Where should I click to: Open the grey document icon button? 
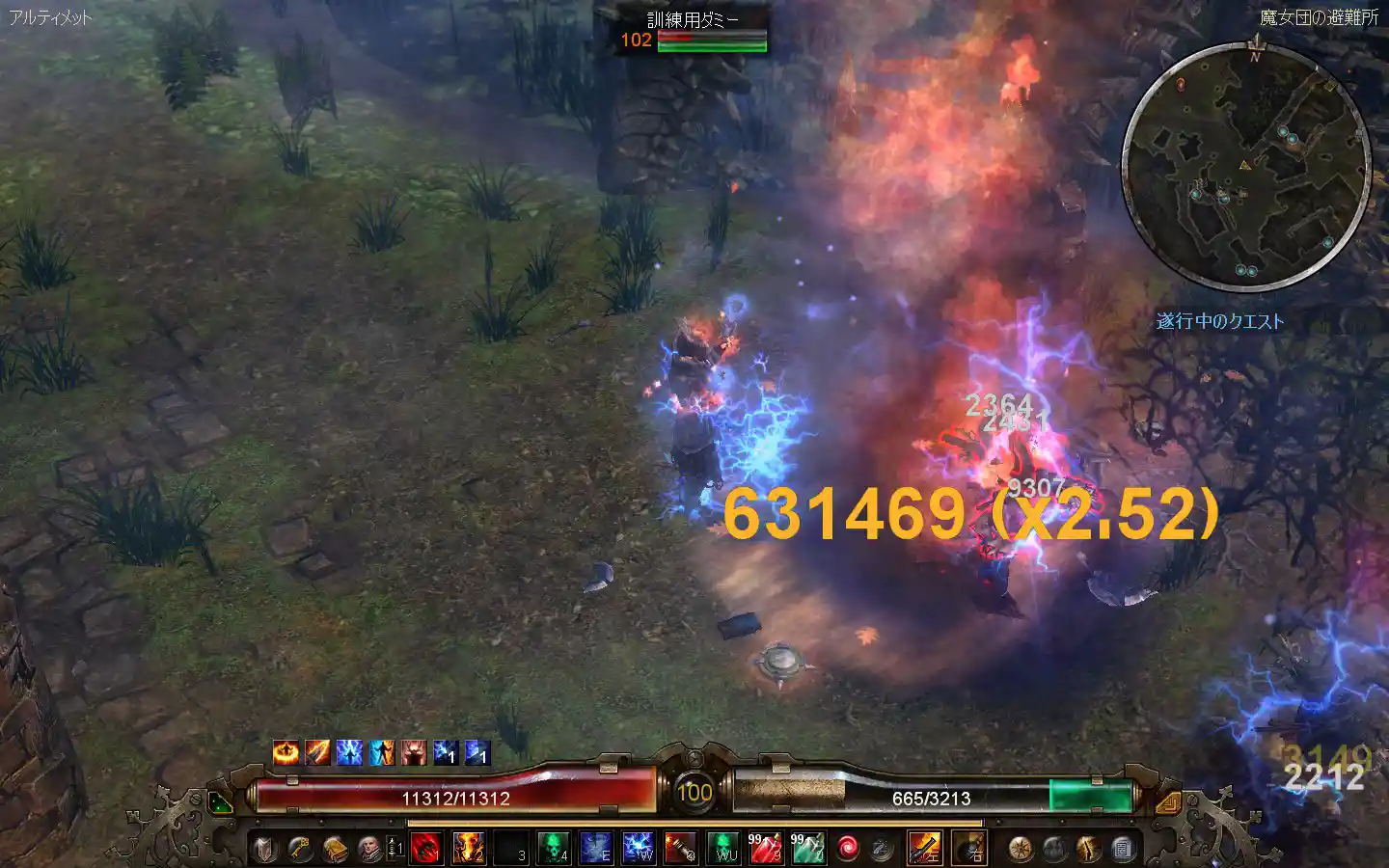1123,849
